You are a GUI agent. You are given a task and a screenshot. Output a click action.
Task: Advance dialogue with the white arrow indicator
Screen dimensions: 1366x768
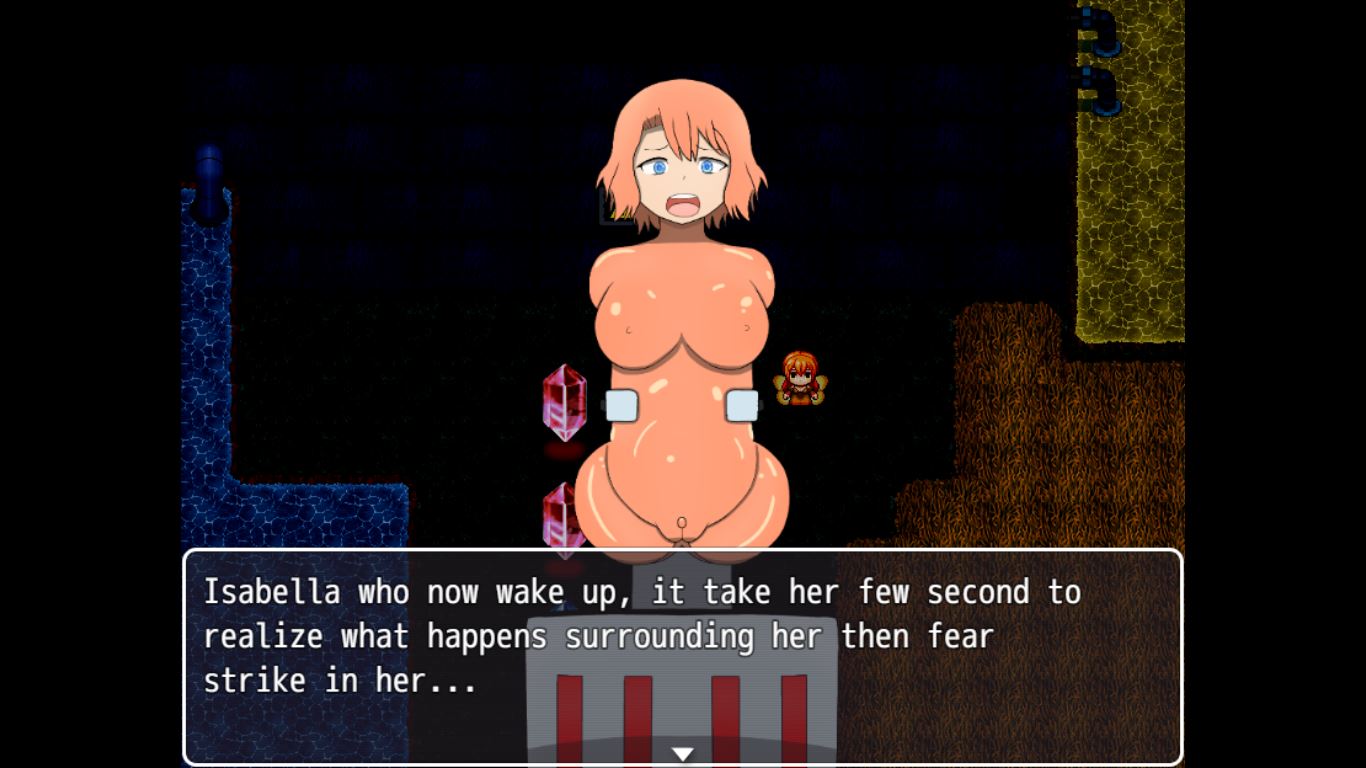[x=682, y=753]
